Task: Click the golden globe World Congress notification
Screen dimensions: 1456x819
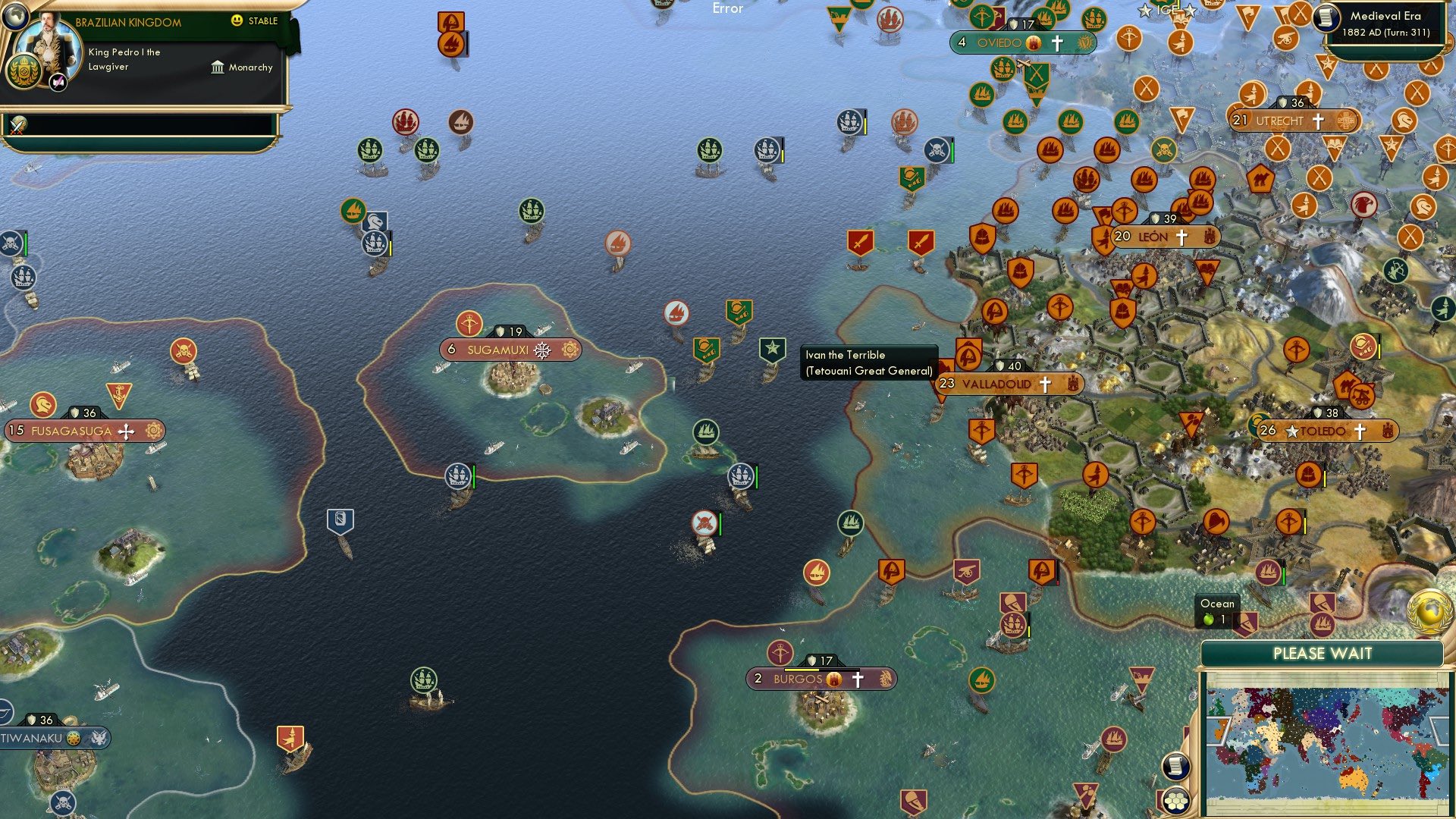Action: pyautogui.click(x=1429, y=611)
